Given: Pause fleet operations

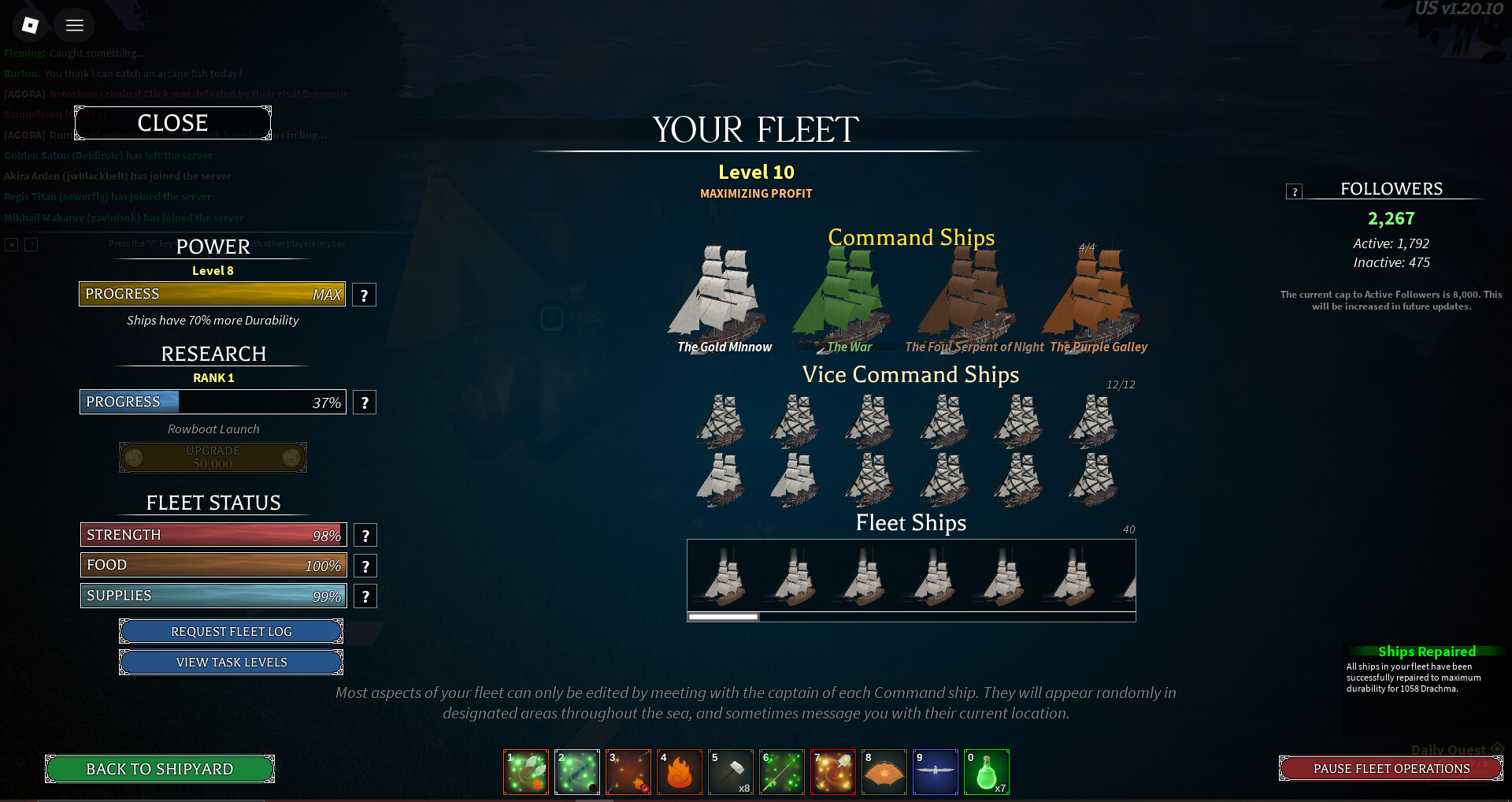Looking at the screenshot, I should point(1391,768).
